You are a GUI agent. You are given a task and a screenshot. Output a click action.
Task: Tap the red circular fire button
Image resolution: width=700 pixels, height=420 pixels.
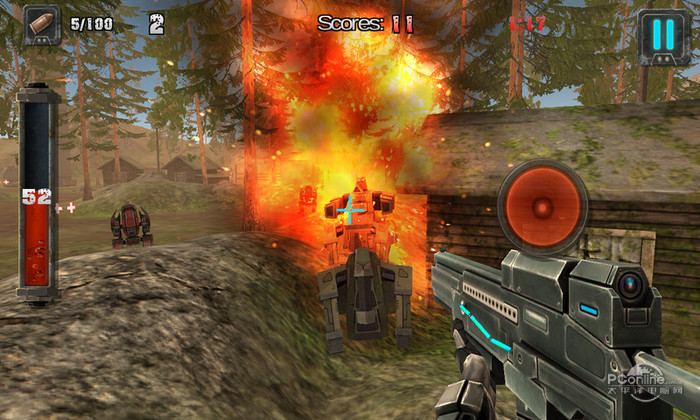click(x=541, y=206)
